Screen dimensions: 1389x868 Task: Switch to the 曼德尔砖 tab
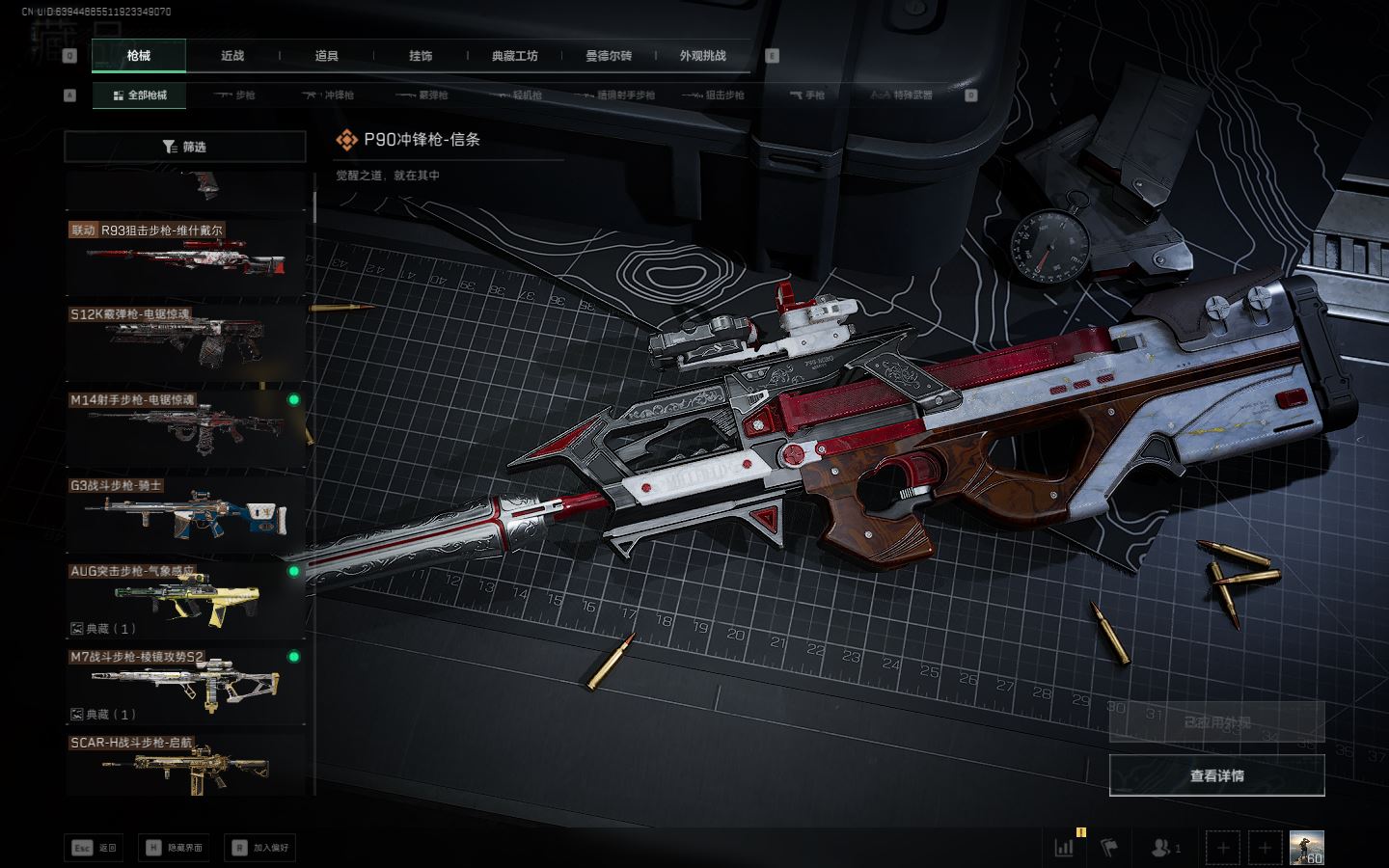coord(609,56)
